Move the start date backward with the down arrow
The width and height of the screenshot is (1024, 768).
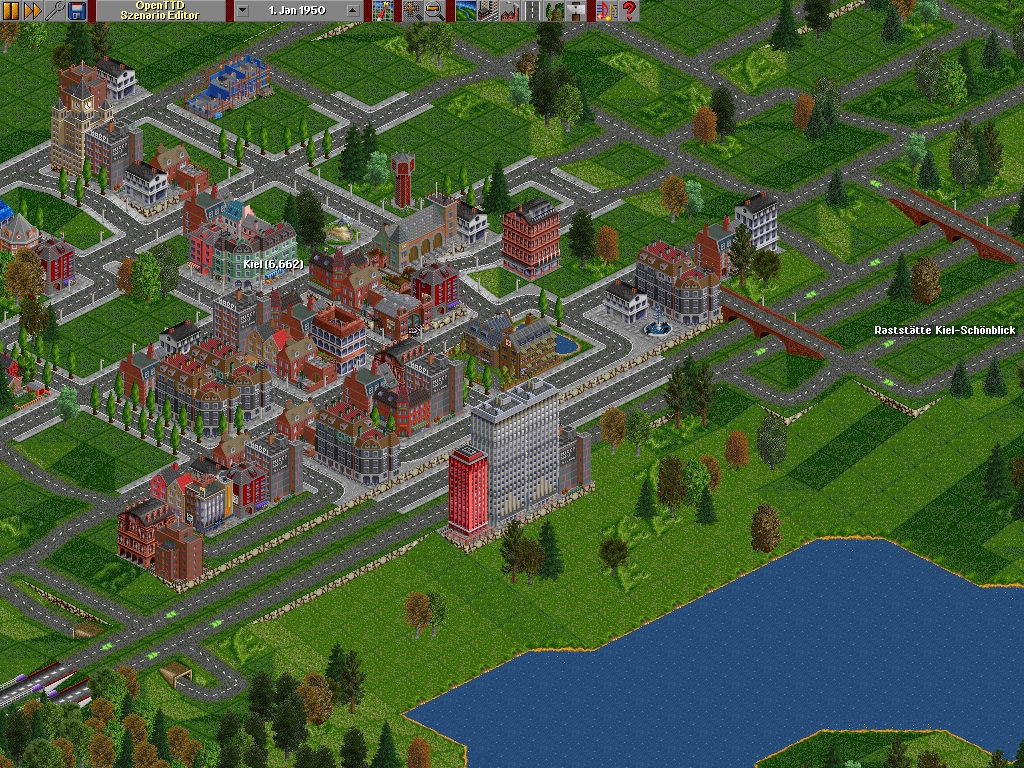(243, 11)
